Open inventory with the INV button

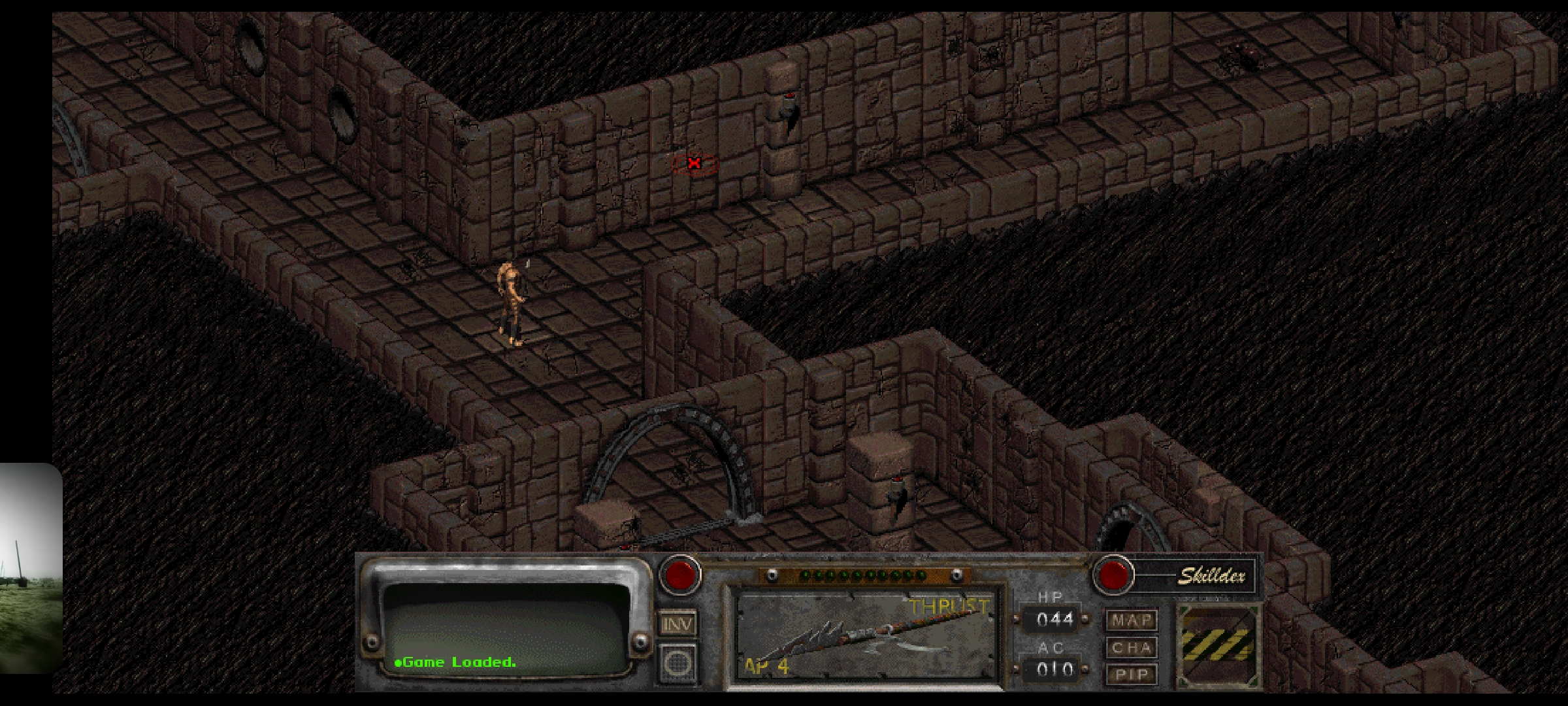coord(677,622)
